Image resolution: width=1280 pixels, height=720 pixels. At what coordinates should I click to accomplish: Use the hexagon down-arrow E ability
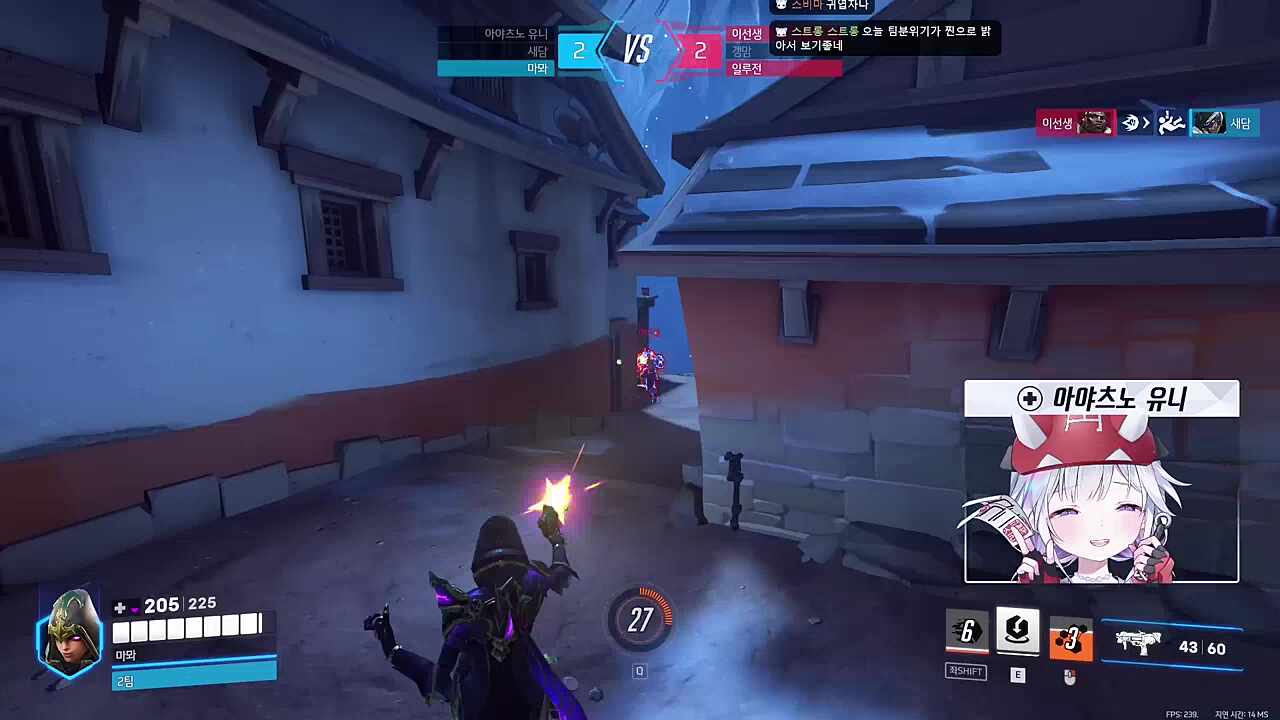[x=1018, y=630]
